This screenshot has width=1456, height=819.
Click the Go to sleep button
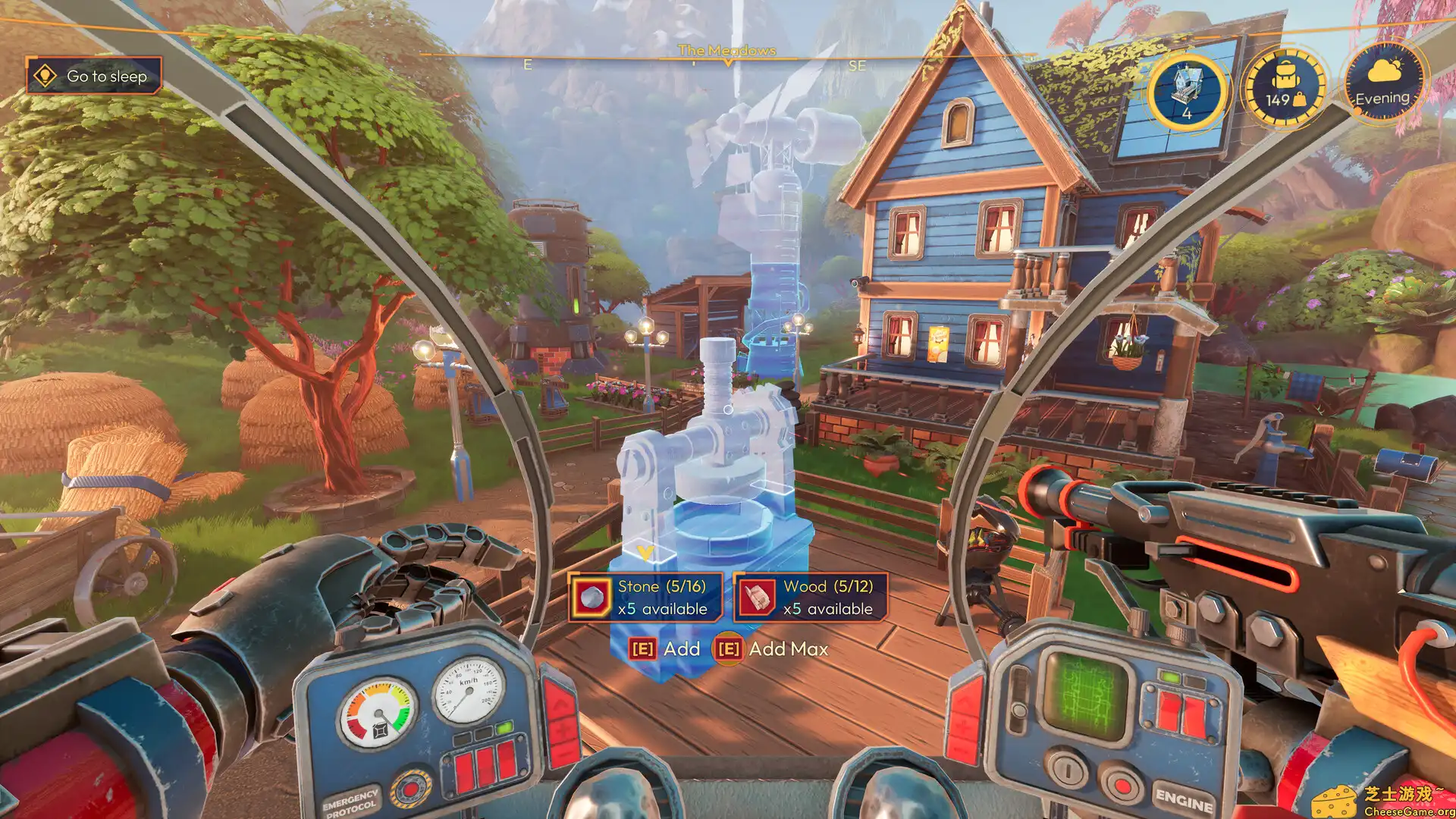[x=94, y=76]
